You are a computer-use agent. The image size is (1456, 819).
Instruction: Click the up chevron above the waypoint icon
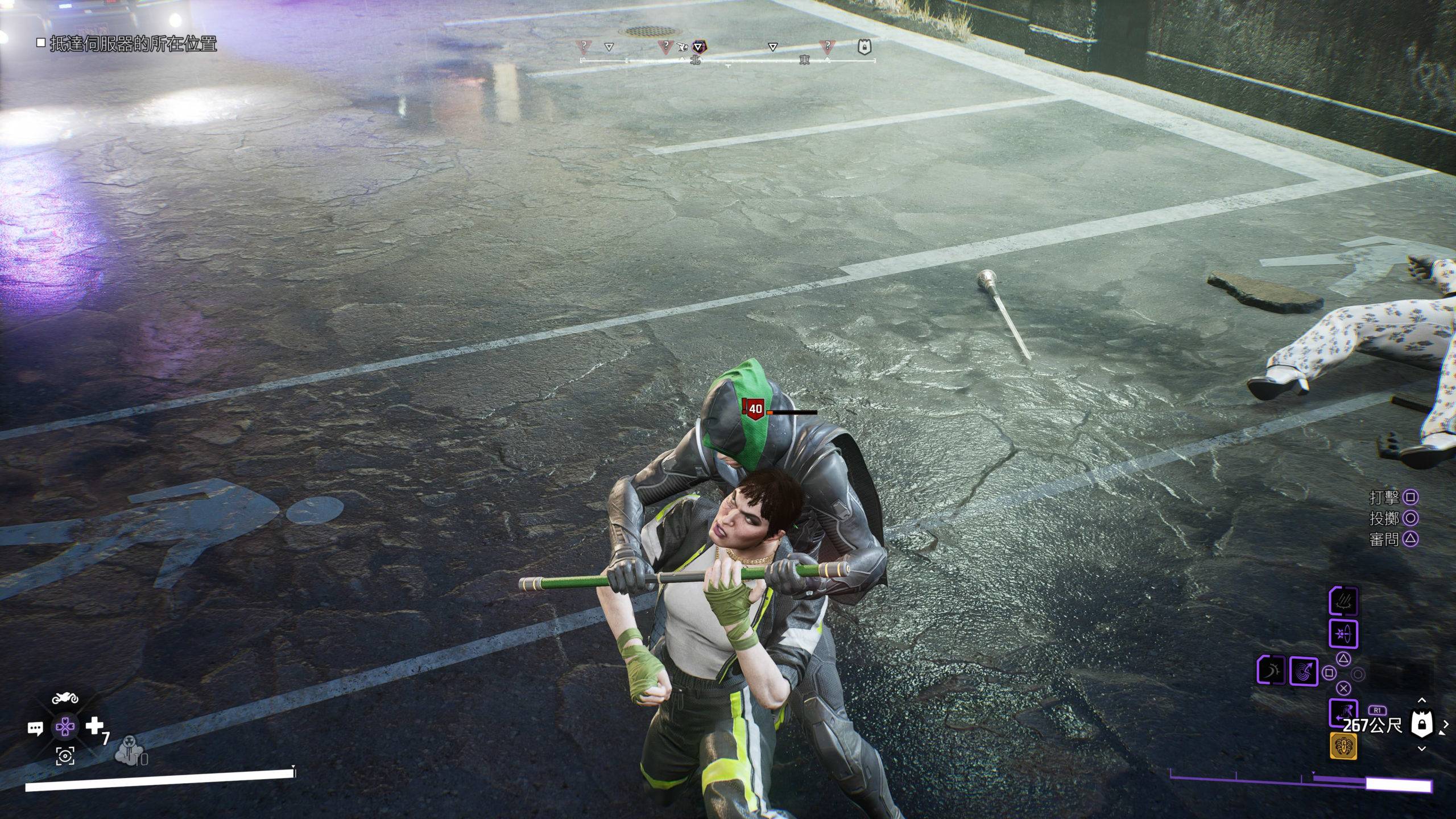coord(1422,700)
